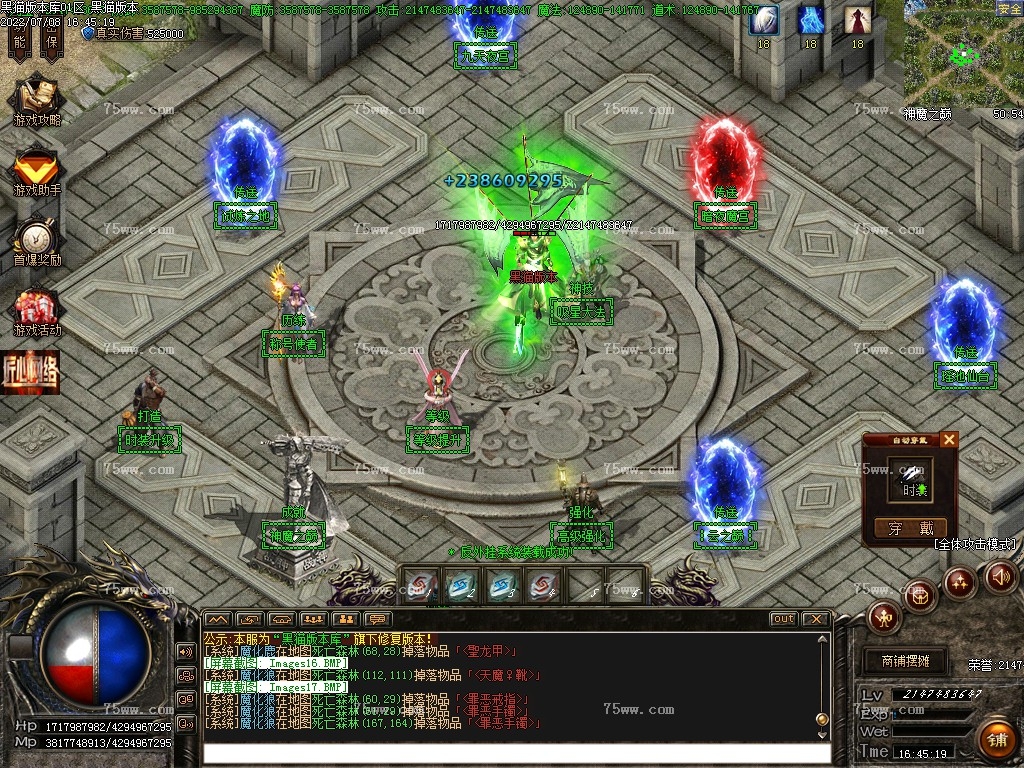Select the white-haired portrait buff icon
1024x768 pixels.
tap(764, 20)
